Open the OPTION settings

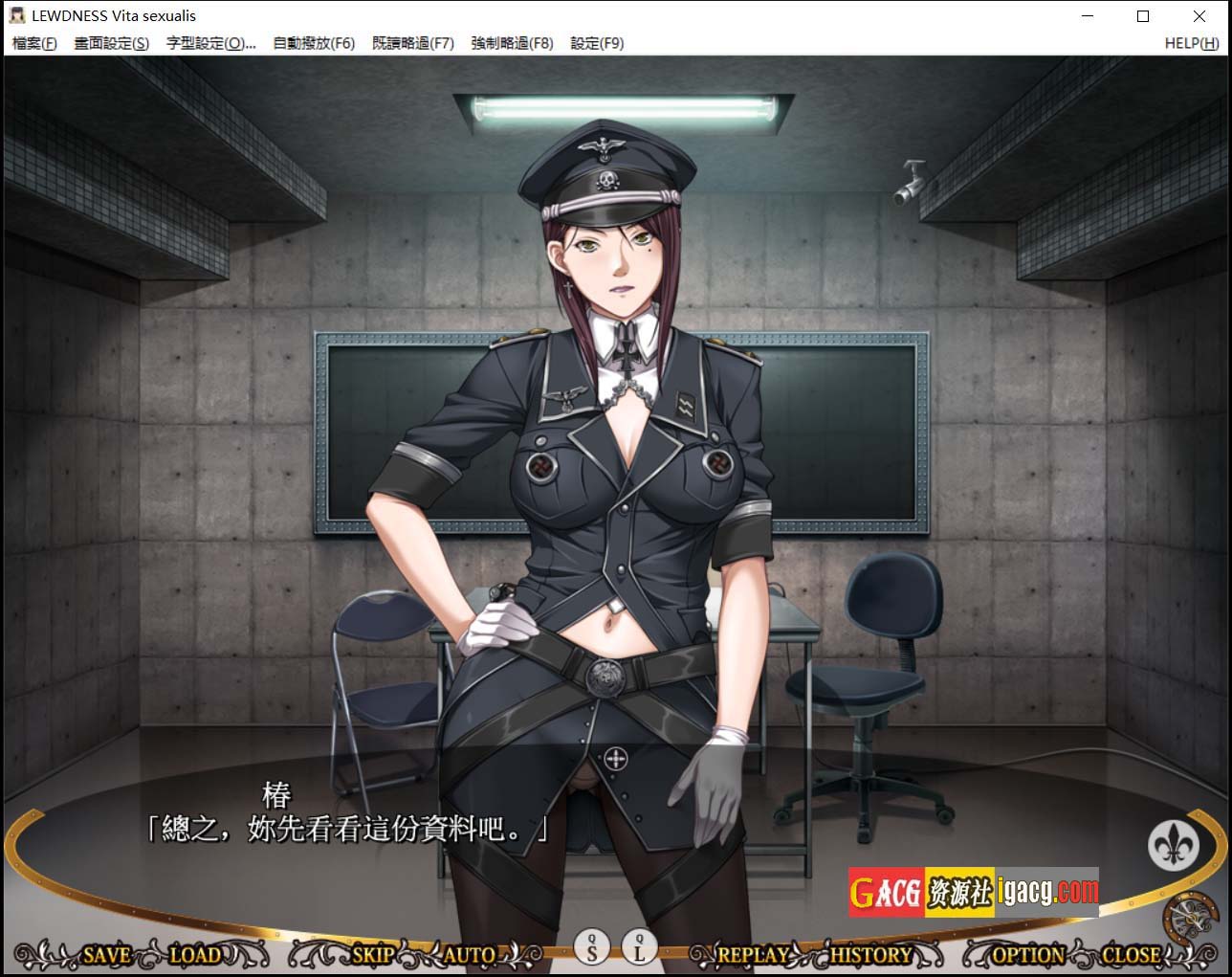point(1028,954)
